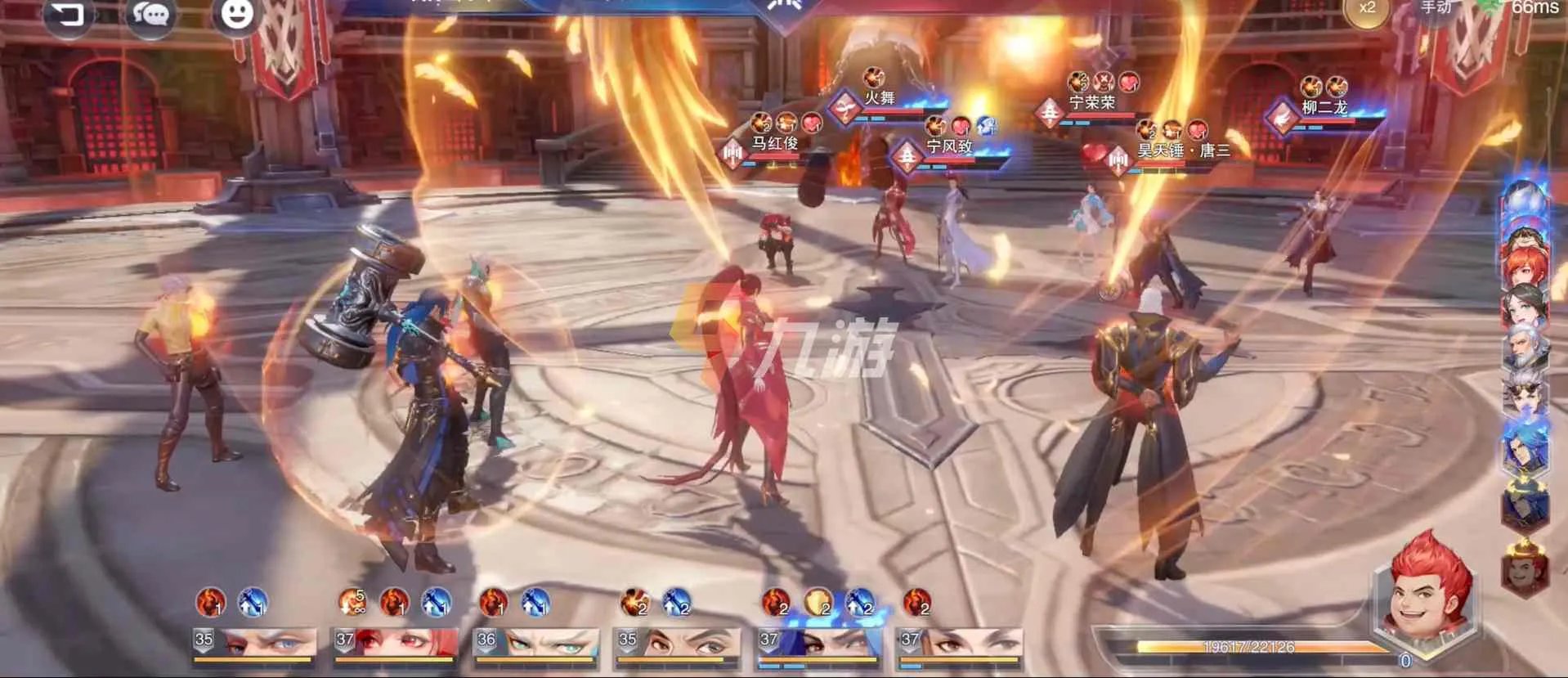Select the 柳二龙 enemy nameplate
This screenshot has width=1568, height=678.
coord(1324,108)
